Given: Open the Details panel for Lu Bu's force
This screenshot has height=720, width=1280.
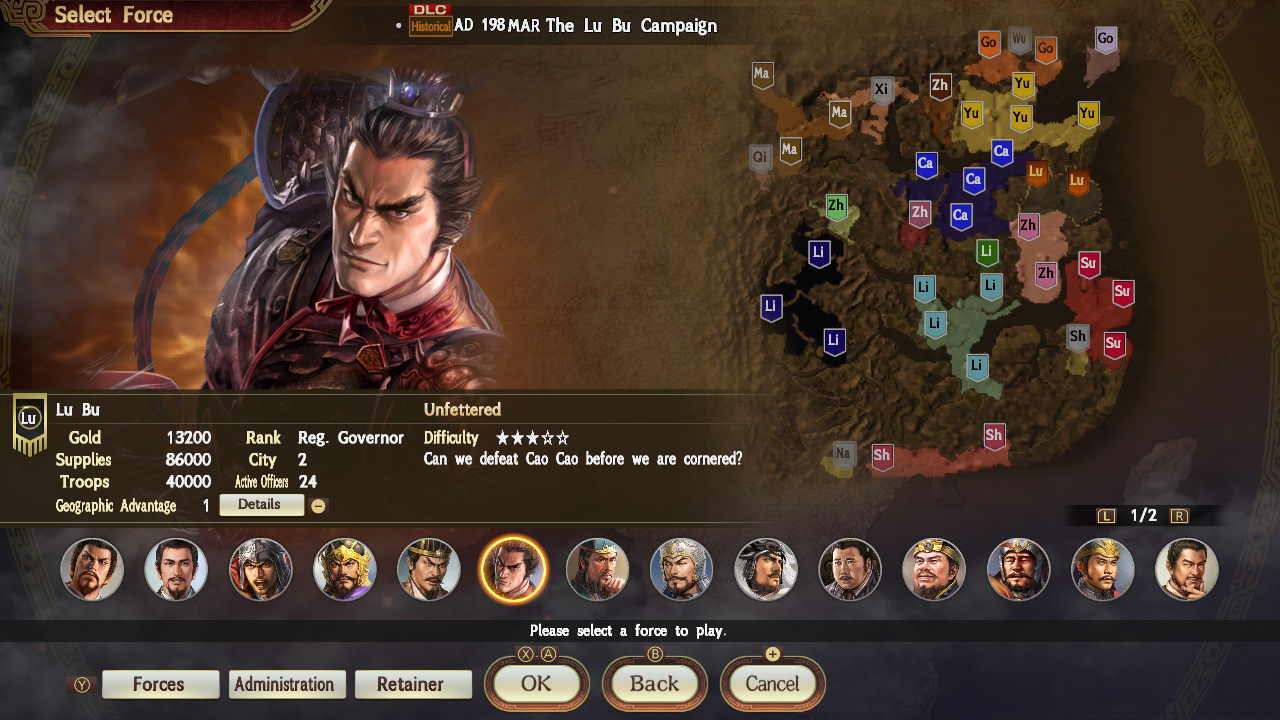Looking at the screenshot, I should click(261, 504).
